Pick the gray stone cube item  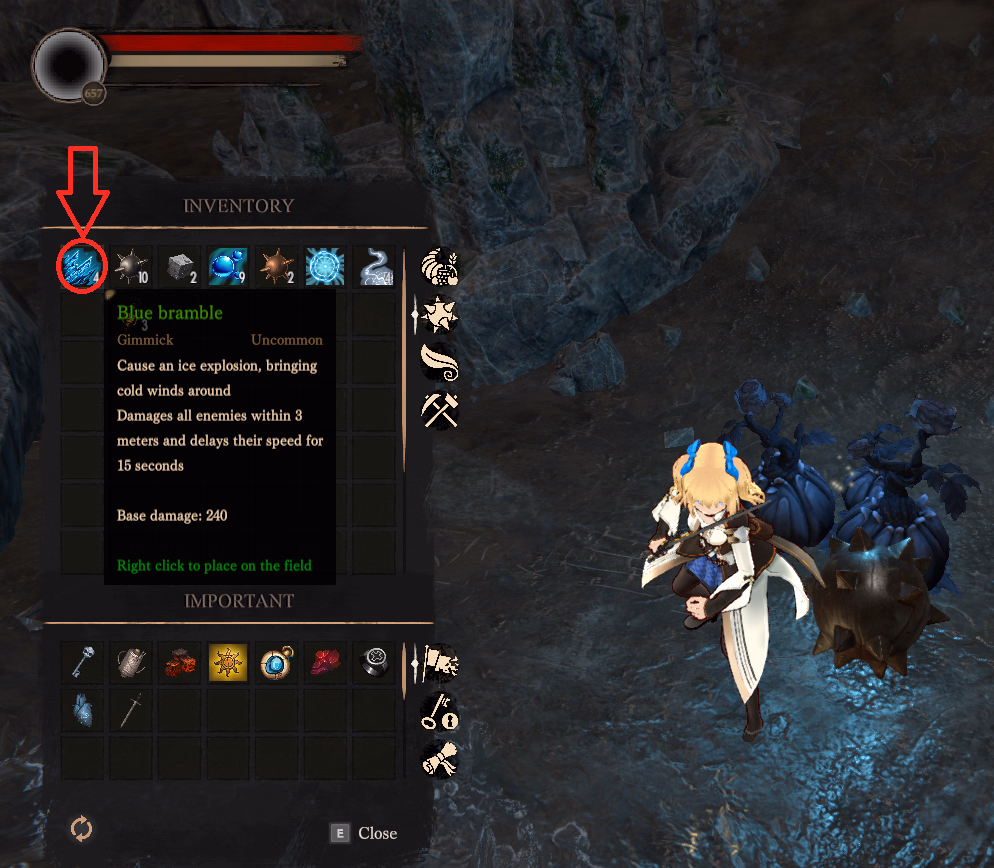click(180, 268)
